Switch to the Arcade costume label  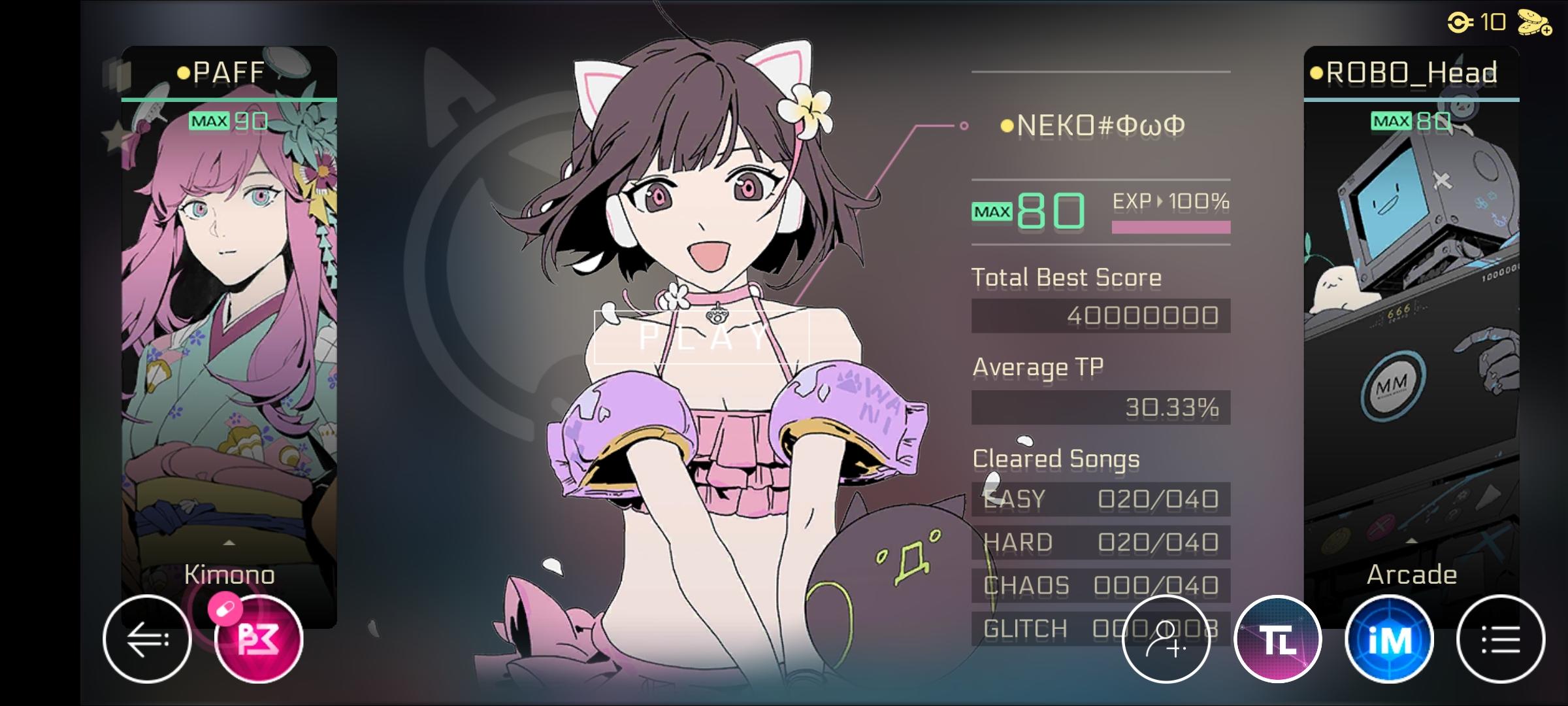(1413, 574)
